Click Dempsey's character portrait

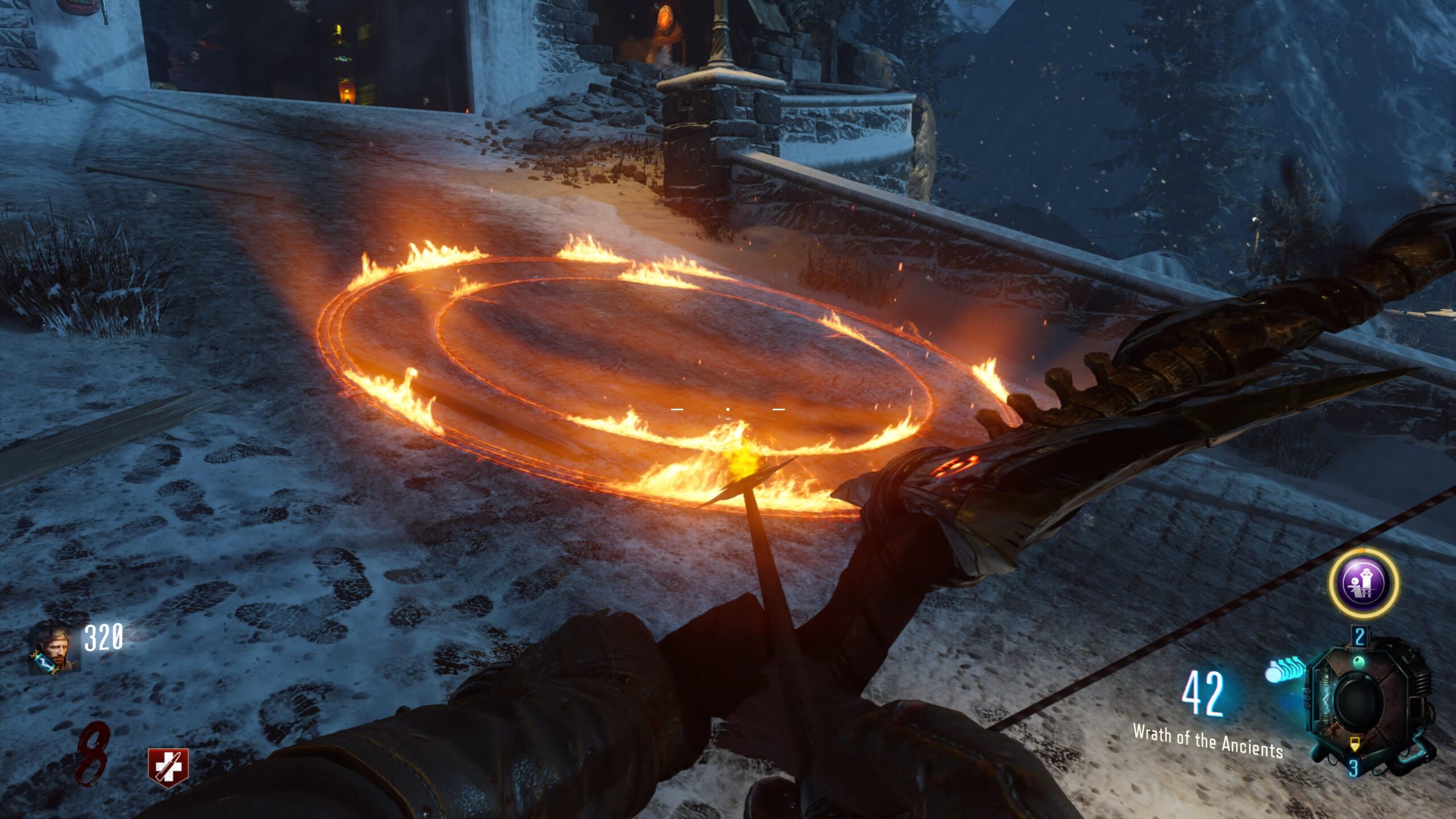[x=57, y=647]
